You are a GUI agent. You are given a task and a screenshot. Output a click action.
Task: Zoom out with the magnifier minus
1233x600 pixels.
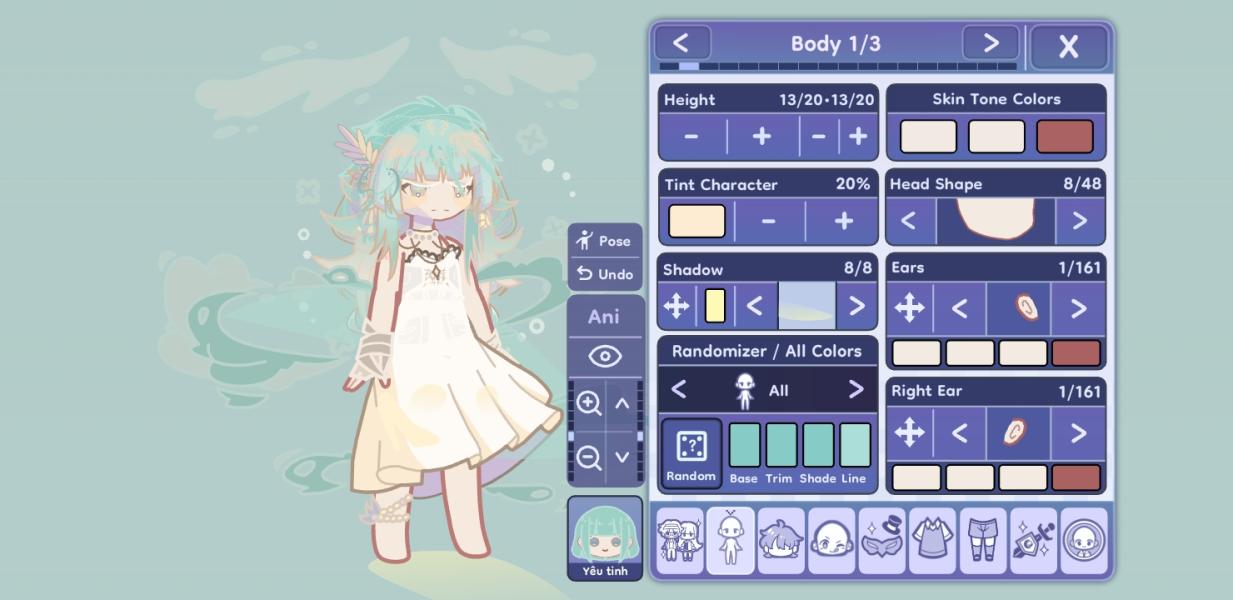tap(589, 458)
